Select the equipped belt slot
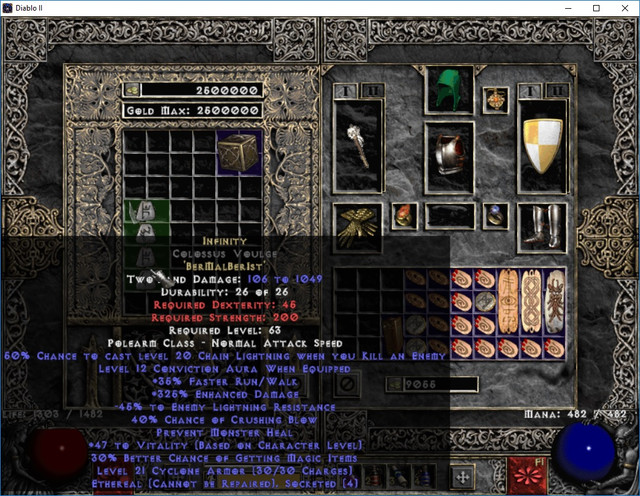 [x=449, y=215]
